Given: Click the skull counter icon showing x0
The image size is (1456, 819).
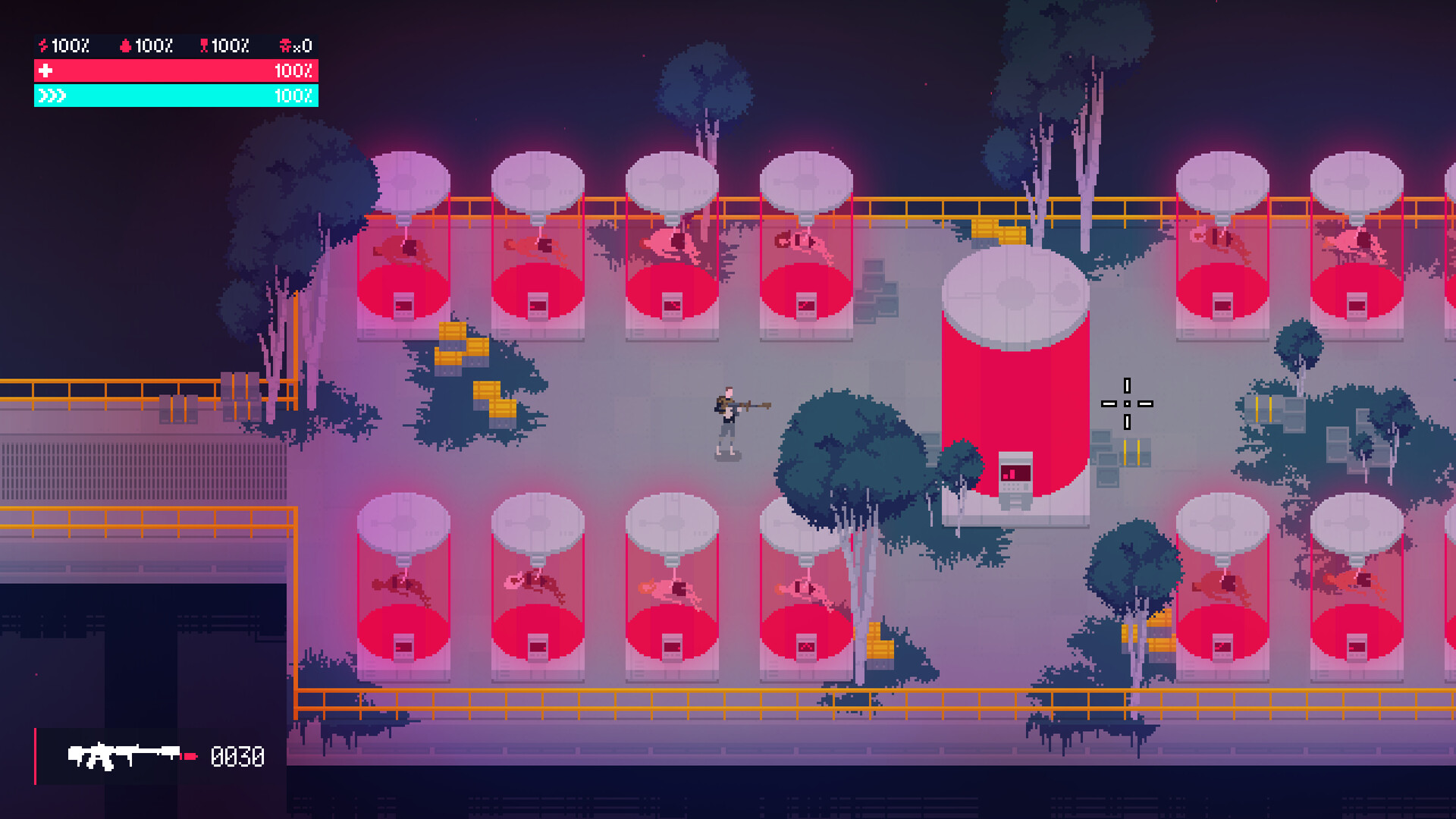Looking at the screenshot, I should pyautogui.click(x=285, y=45).
